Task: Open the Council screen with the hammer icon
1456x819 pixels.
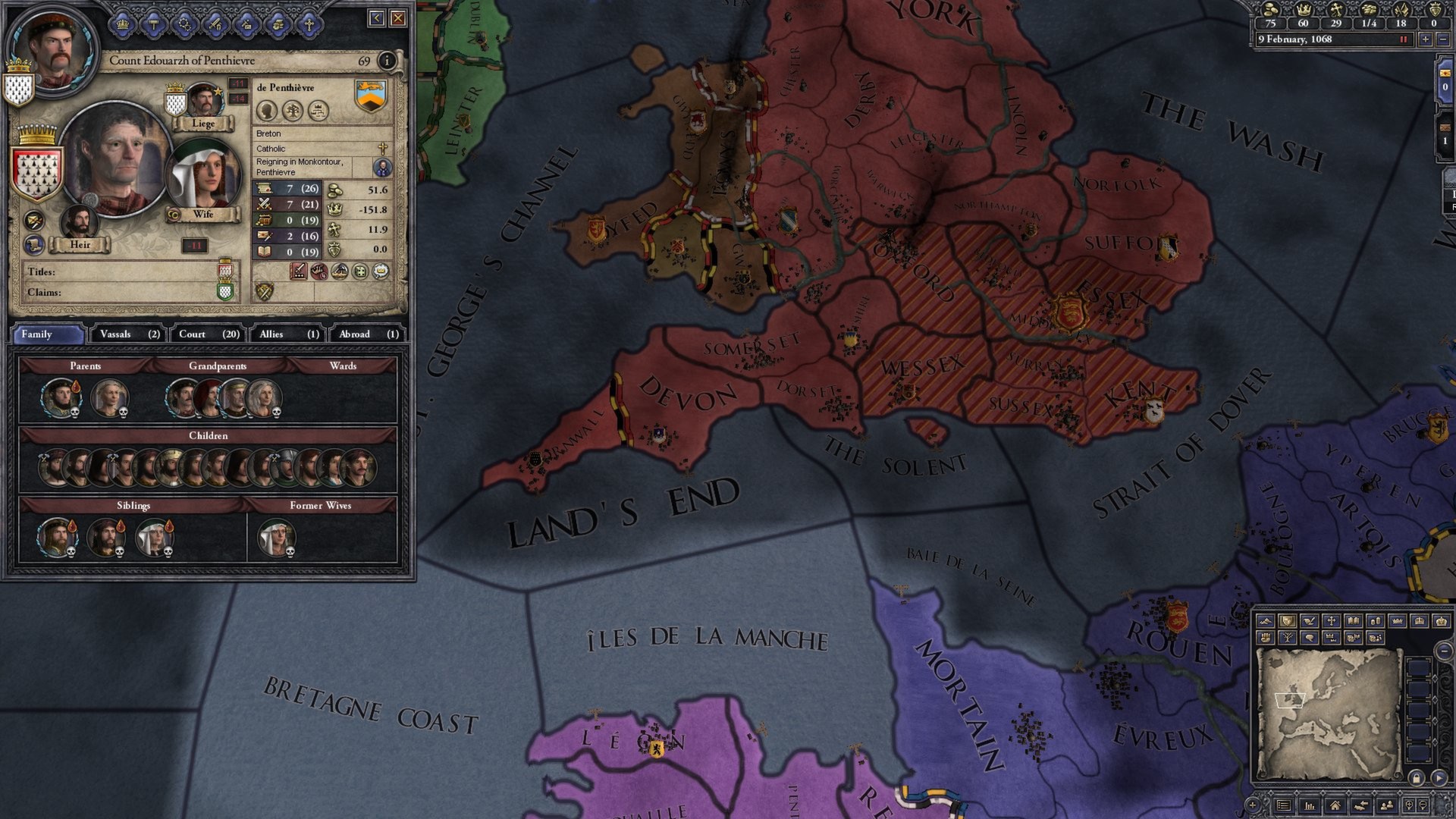Action: (x=154, y=24)
